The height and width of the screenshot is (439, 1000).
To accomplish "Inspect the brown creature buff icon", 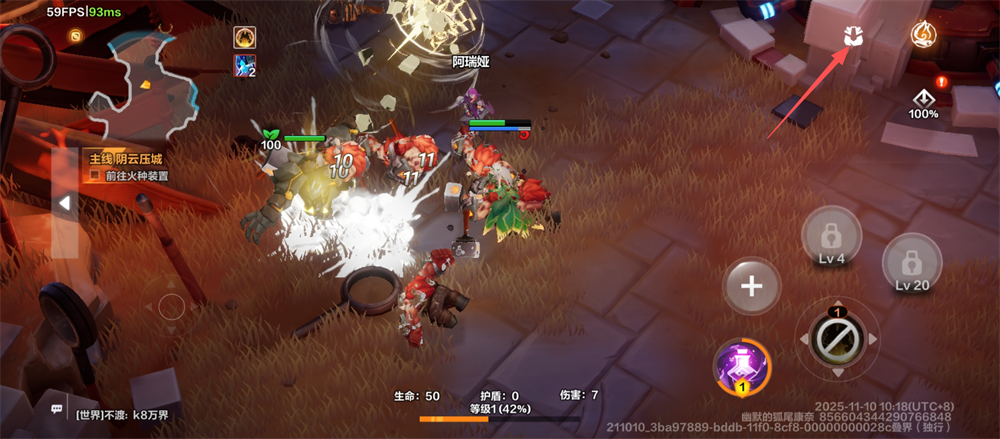I will coord(245,38).
